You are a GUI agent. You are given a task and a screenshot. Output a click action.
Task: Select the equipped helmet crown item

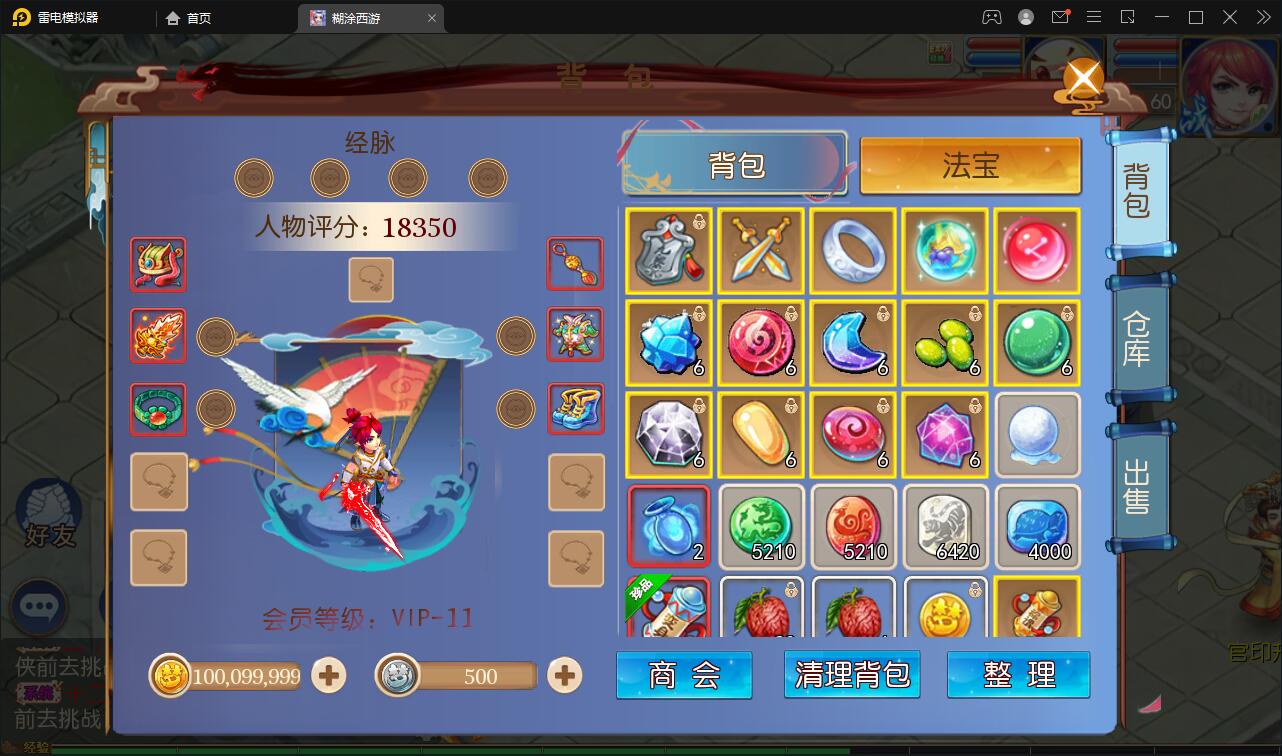click(157, 265)
